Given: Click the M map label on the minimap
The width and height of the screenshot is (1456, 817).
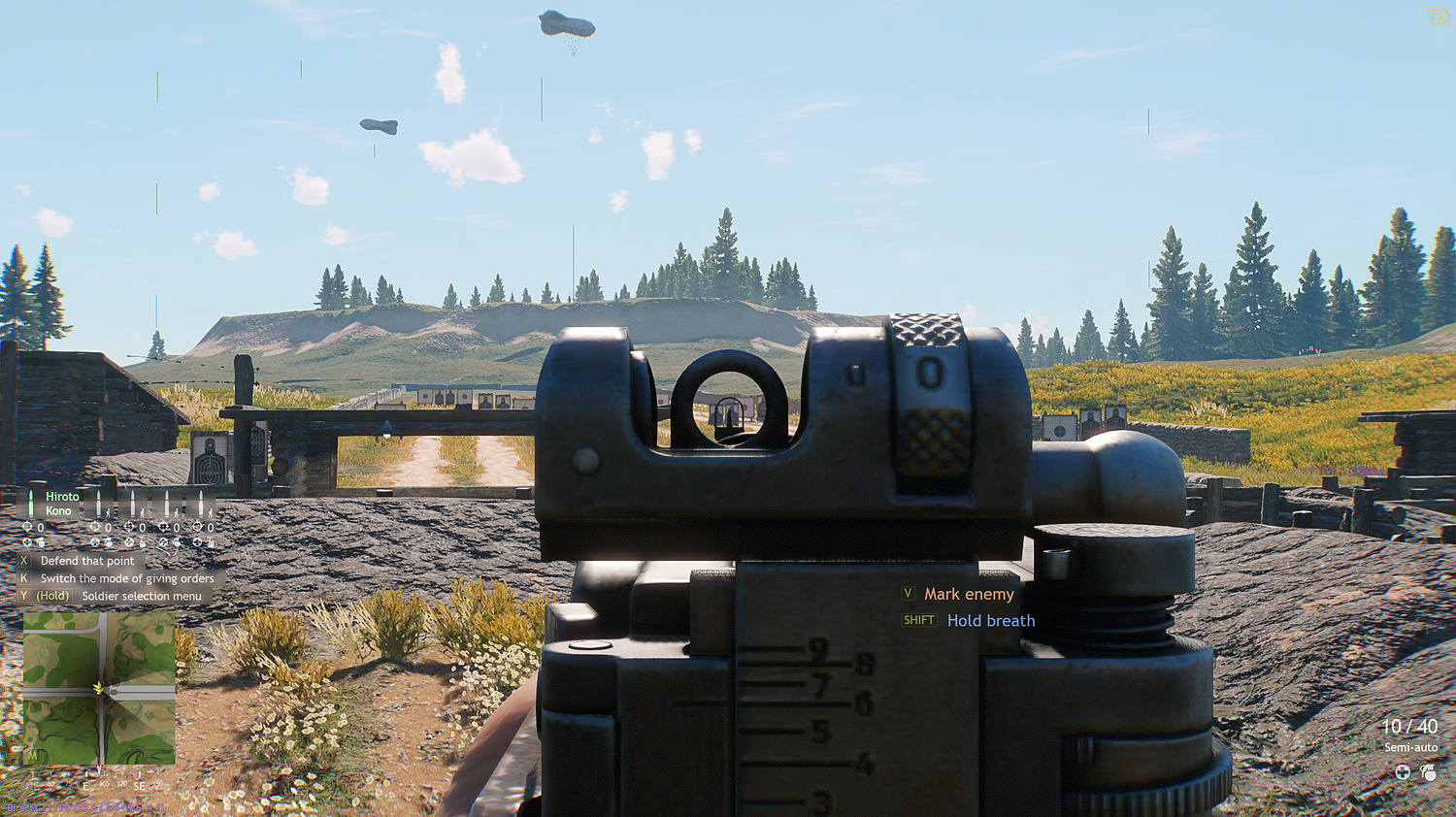Looking at the screenshot, I should [x=33, y=756].
